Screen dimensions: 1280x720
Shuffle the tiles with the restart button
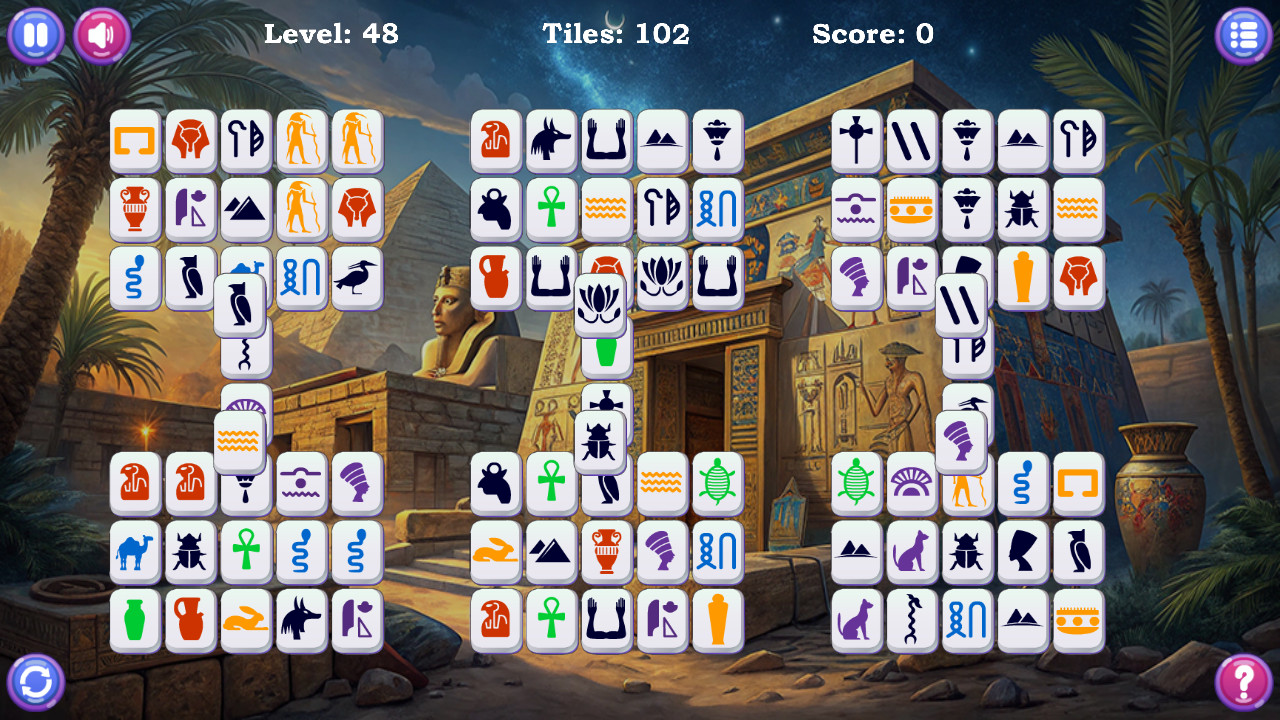coord(35,682)
